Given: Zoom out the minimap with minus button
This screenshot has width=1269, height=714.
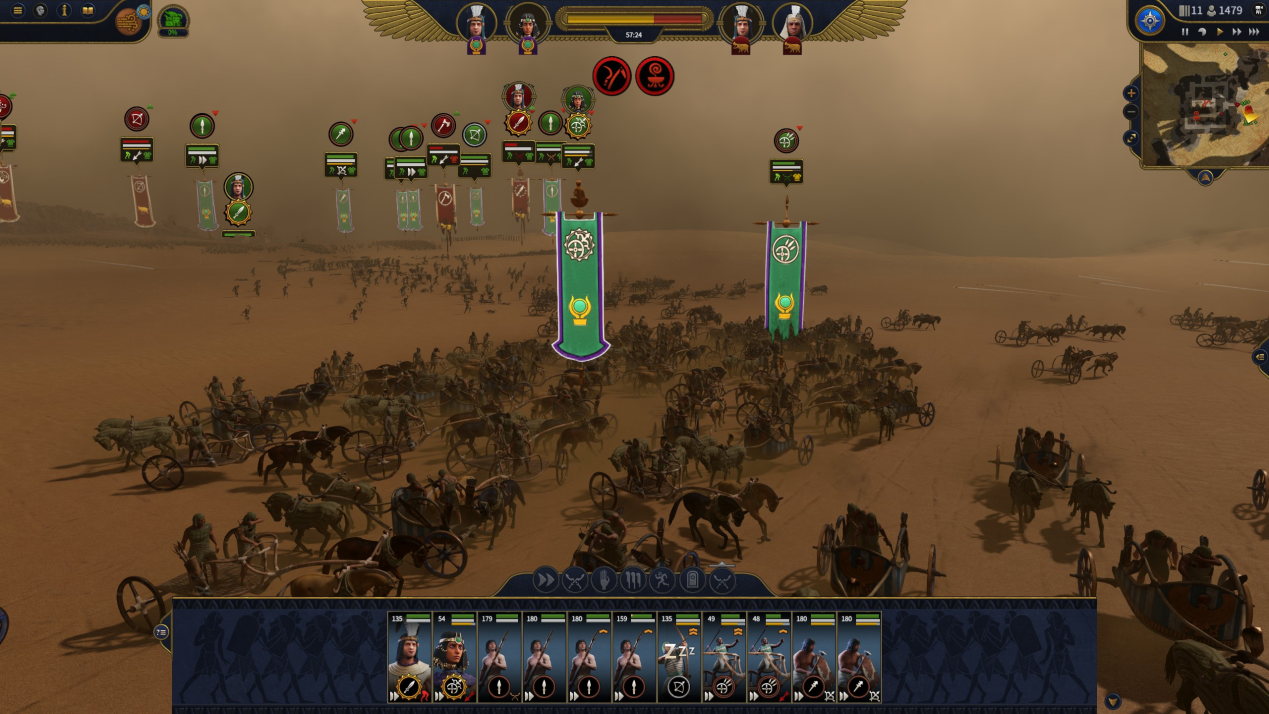Looking at the screenshot, I should pyautogui.click(x=1131, y=112).
